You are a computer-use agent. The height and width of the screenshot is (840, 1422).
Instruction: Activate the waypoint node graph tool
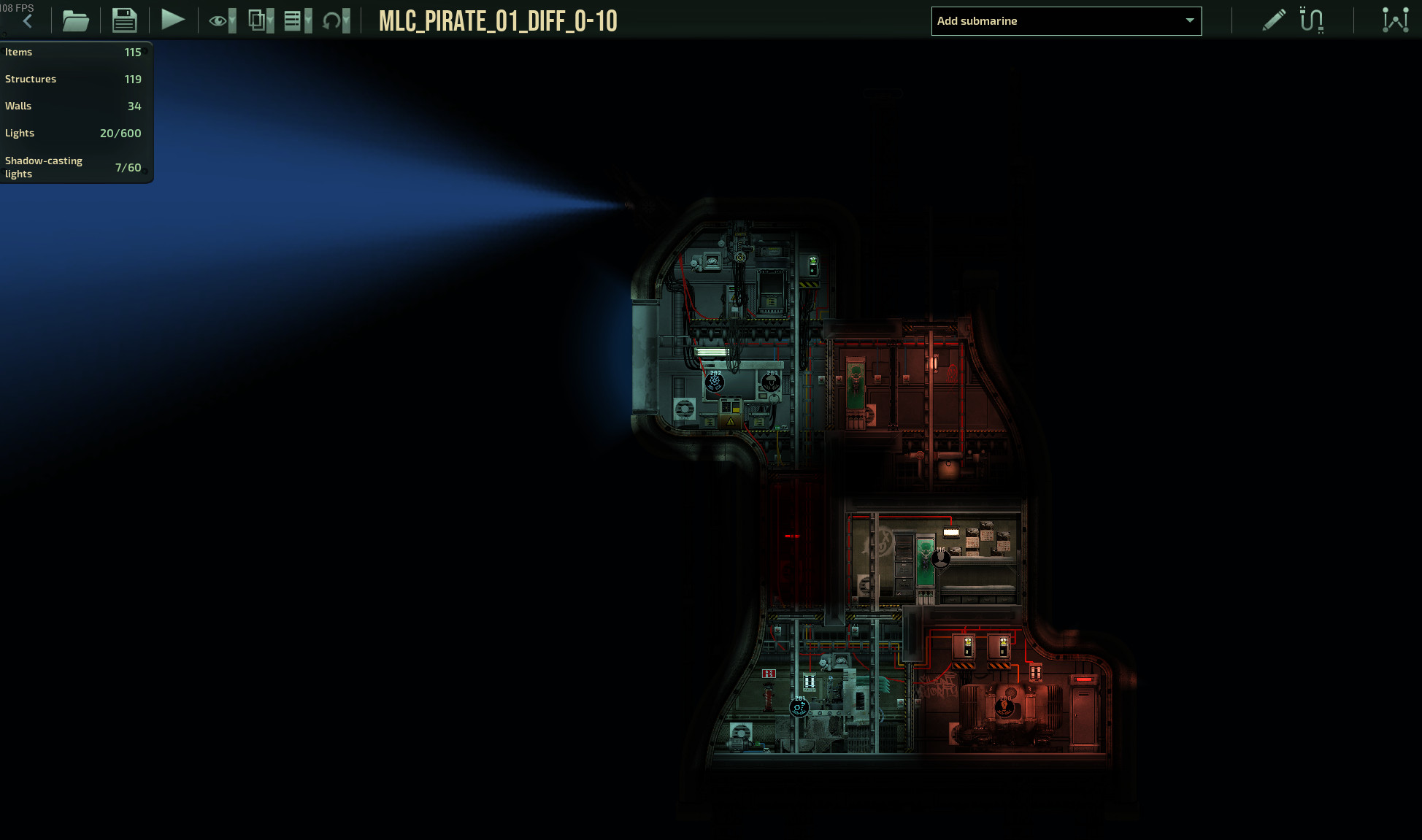tap(1395, 20)
